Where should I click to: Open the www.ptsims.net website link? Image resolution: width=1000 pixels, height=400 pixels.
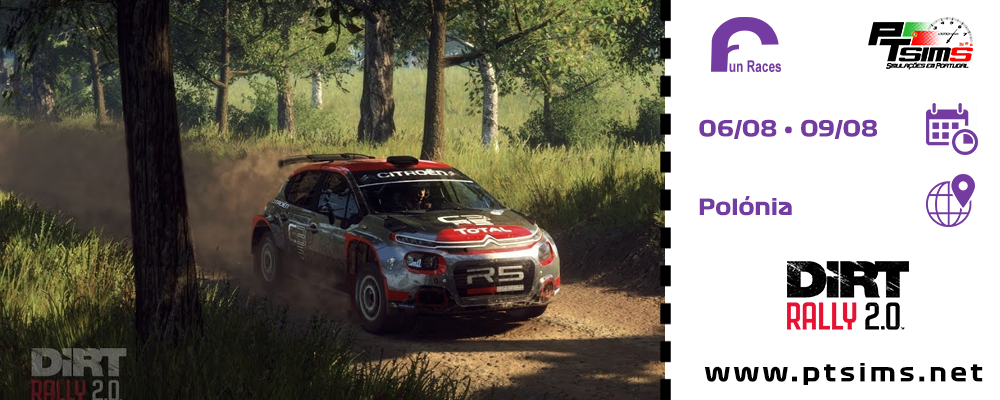[843, 373]
